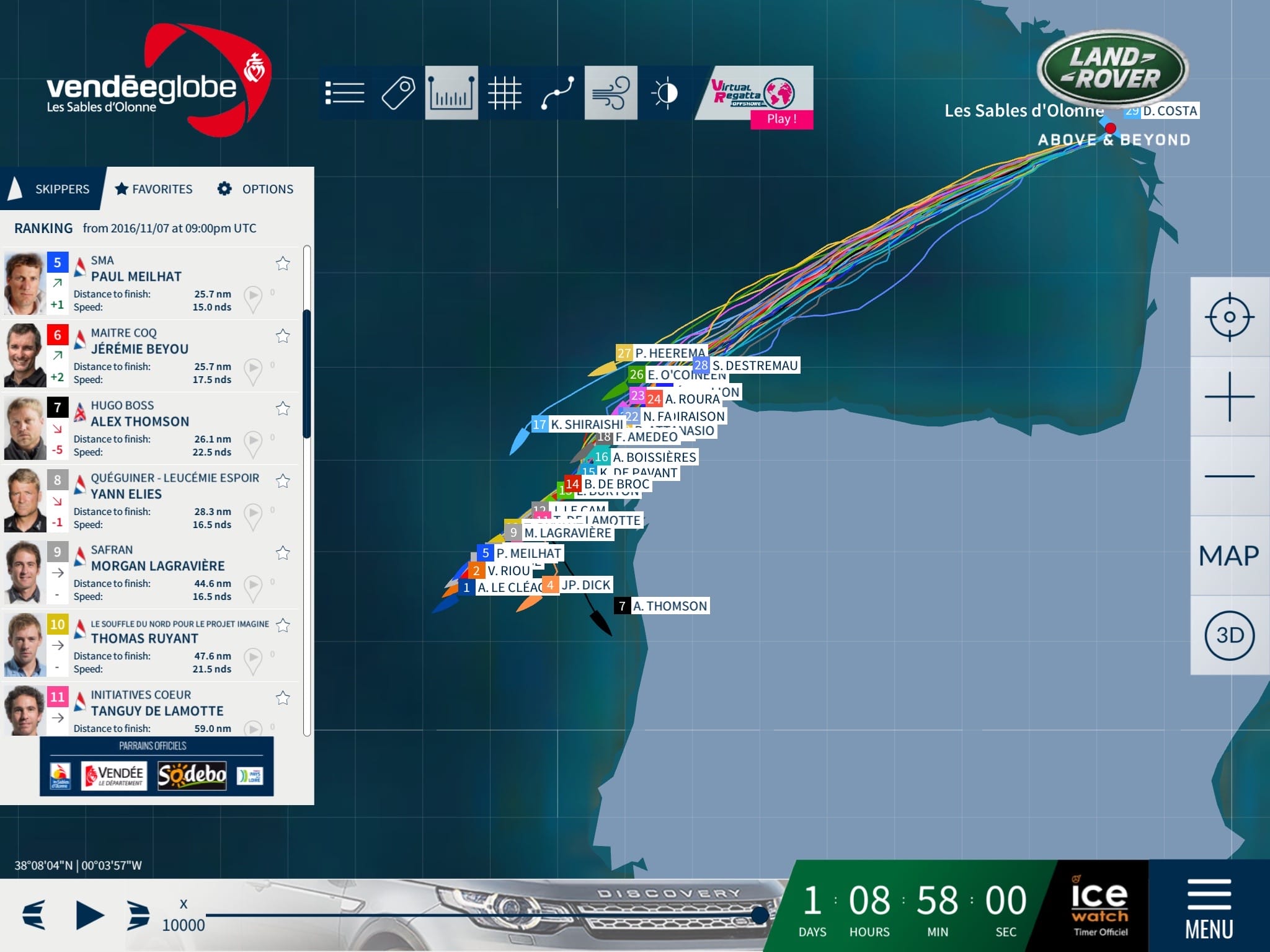The width and height of the screenshot is (1270, 952).
Task: Toggle the wind display icon
Action: [611, 93]
